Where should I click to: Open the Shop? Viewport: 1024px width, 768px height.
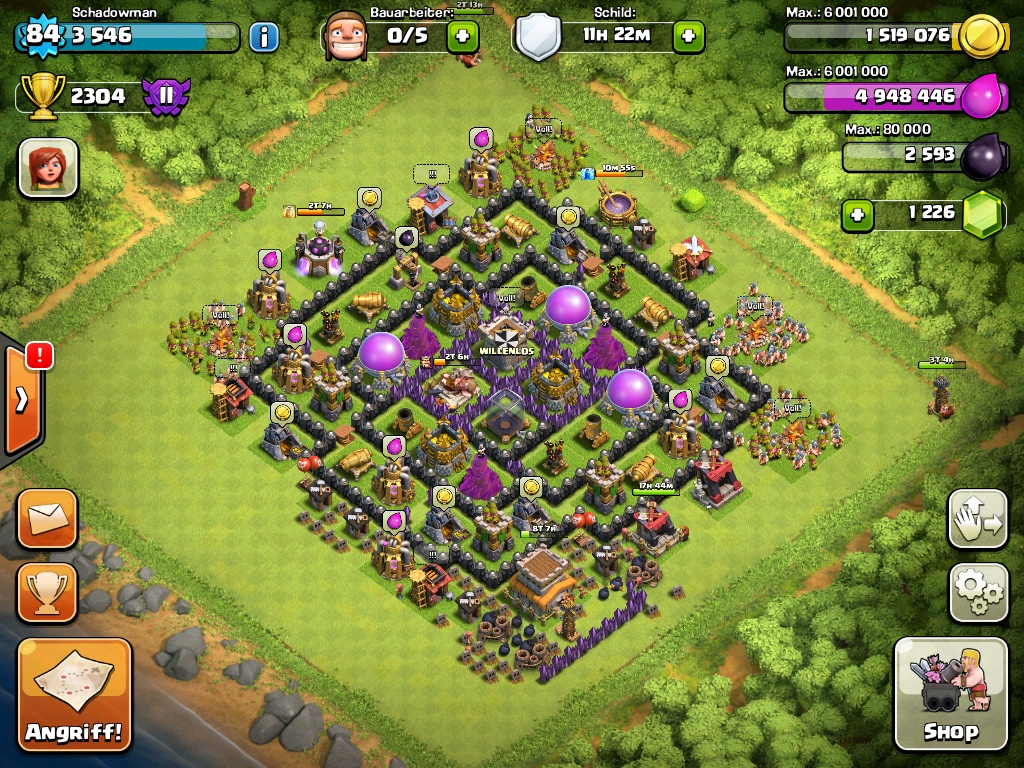coord(950,693)
